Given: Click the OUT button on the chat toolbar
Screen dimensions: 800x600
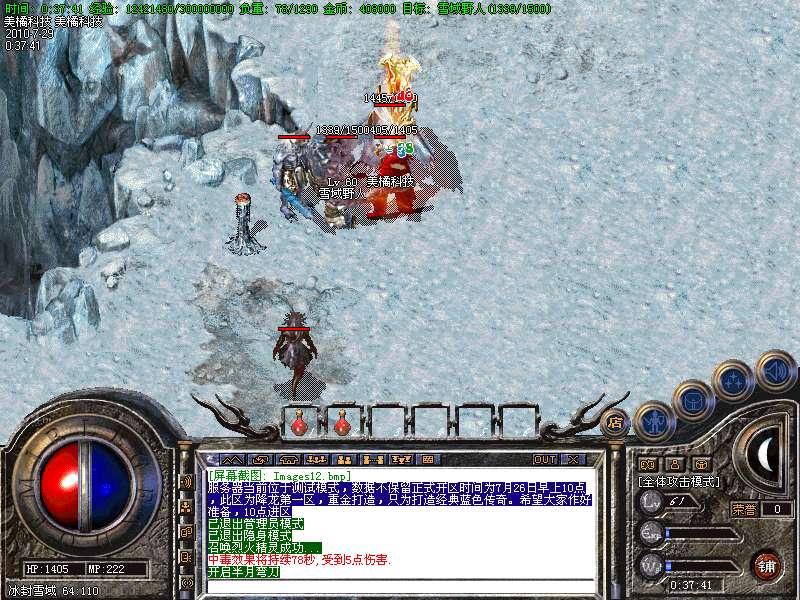Looking at the screenshot, I should [544, 459].
